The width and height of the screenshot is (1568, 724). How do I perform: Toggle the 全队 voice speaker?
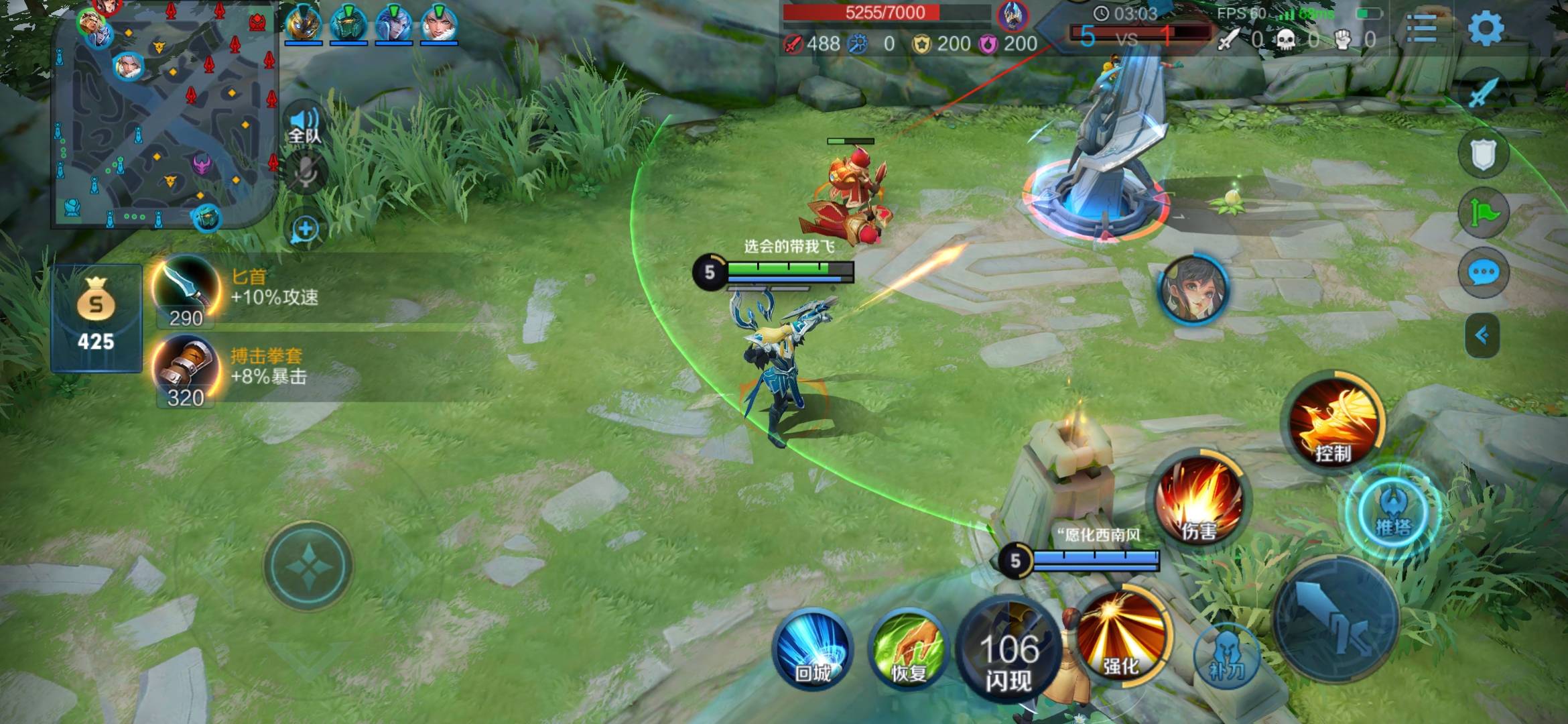305,125
